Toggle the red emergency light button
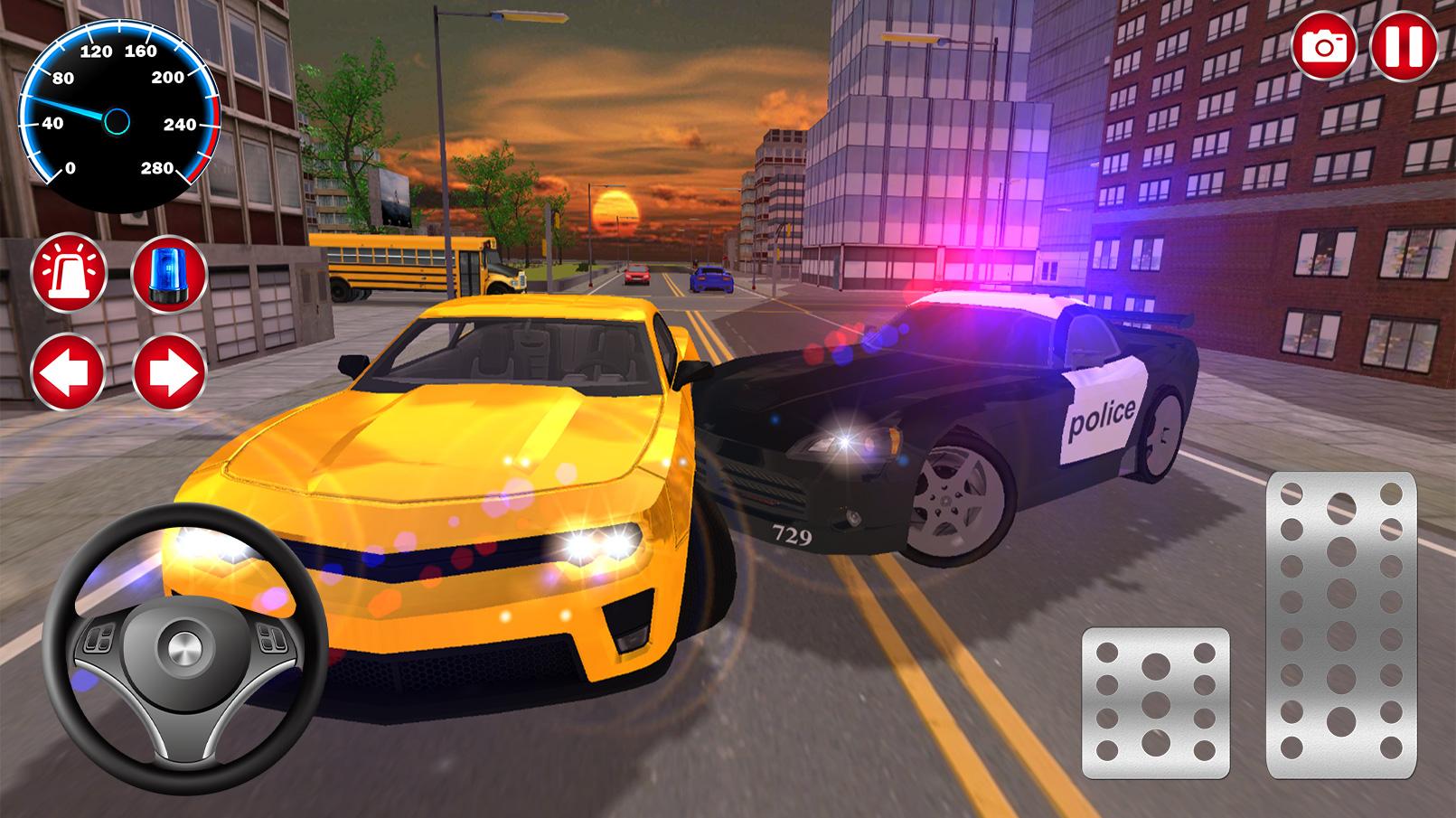 coord(70,271)
